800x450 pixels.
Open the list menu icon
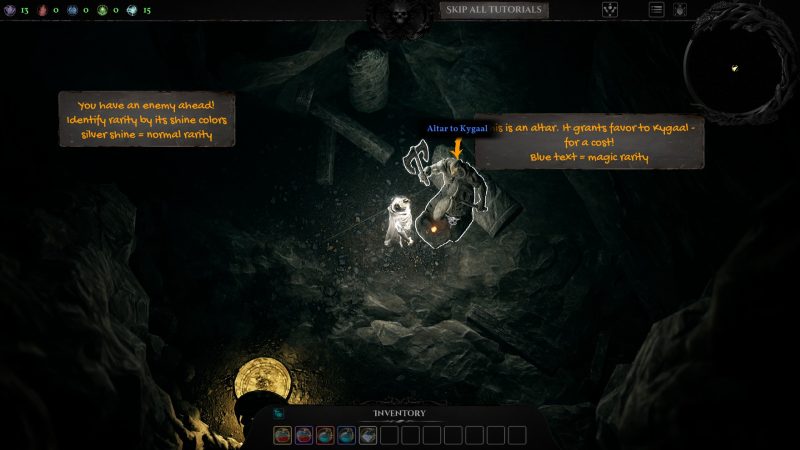(x=657, y=10)
